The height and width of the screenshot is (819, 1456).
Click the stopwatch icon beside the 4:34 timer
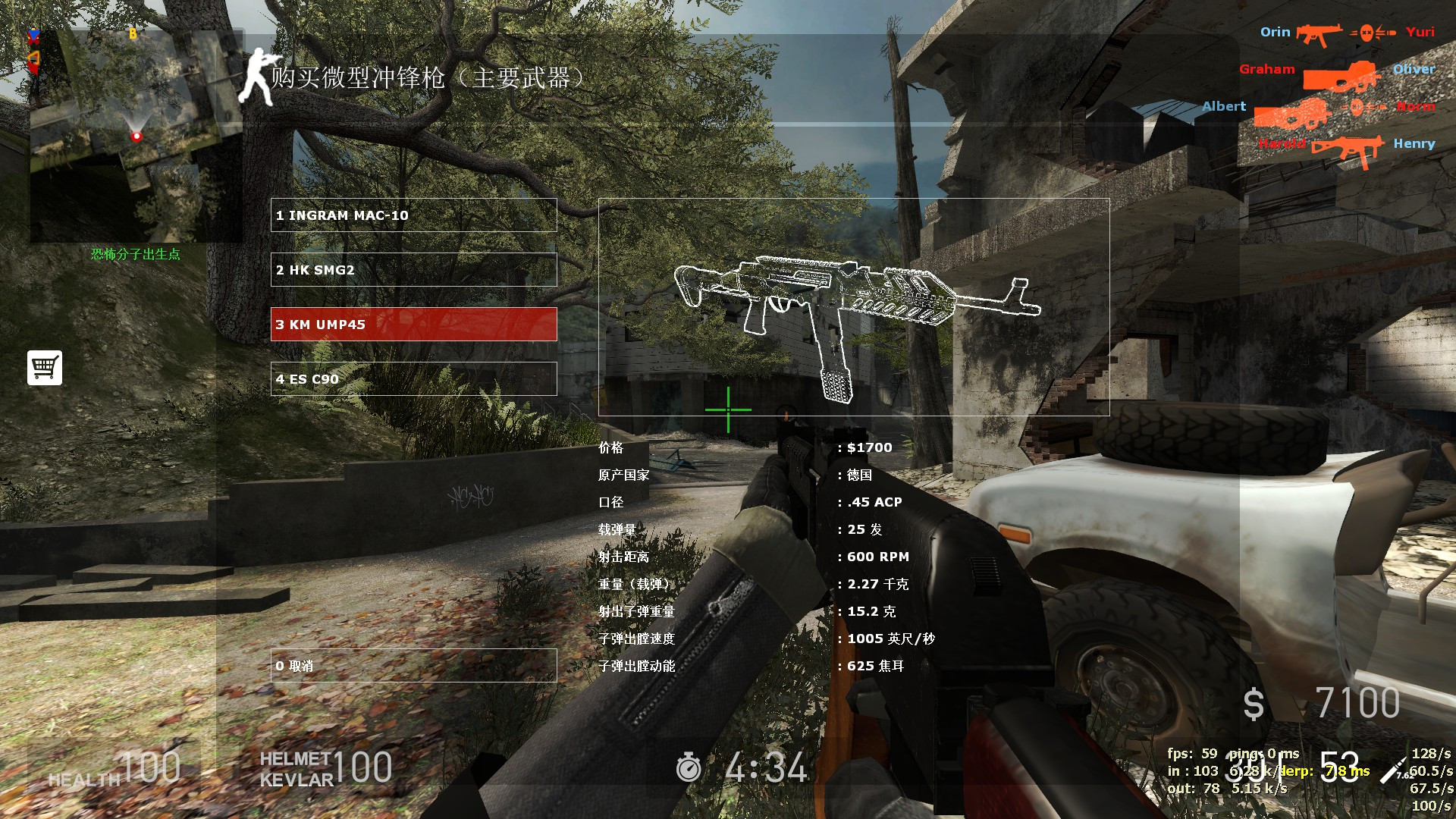pos(689,768)
